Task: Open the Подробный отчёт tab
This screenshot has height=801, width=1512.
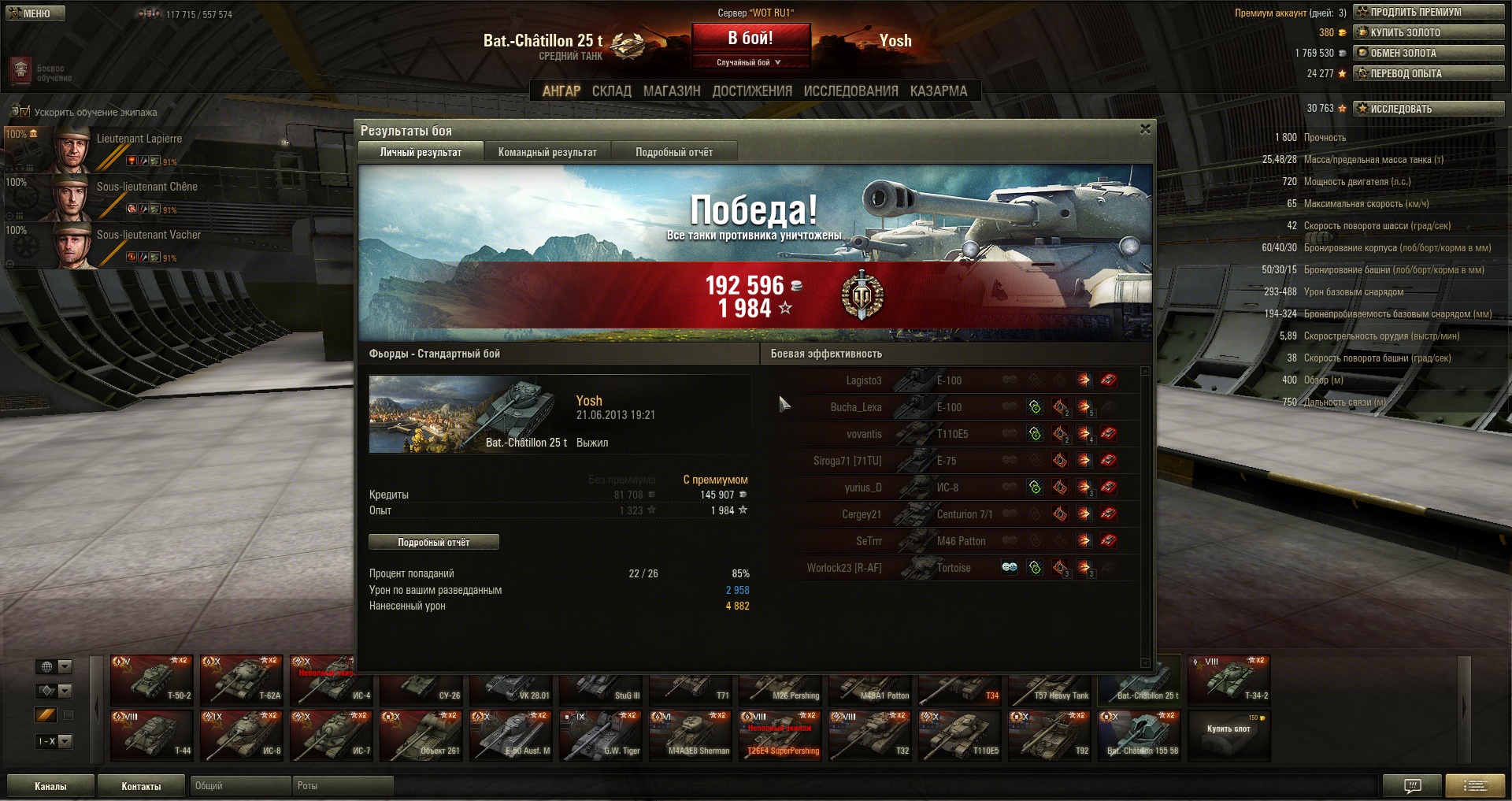Action: click(674, 152)
